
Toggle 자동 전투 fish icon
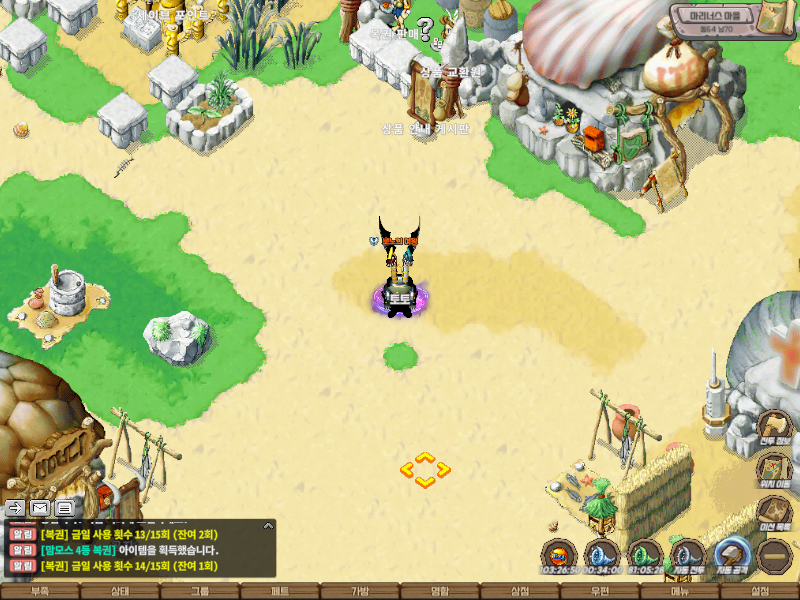click(x=689, y=555)
